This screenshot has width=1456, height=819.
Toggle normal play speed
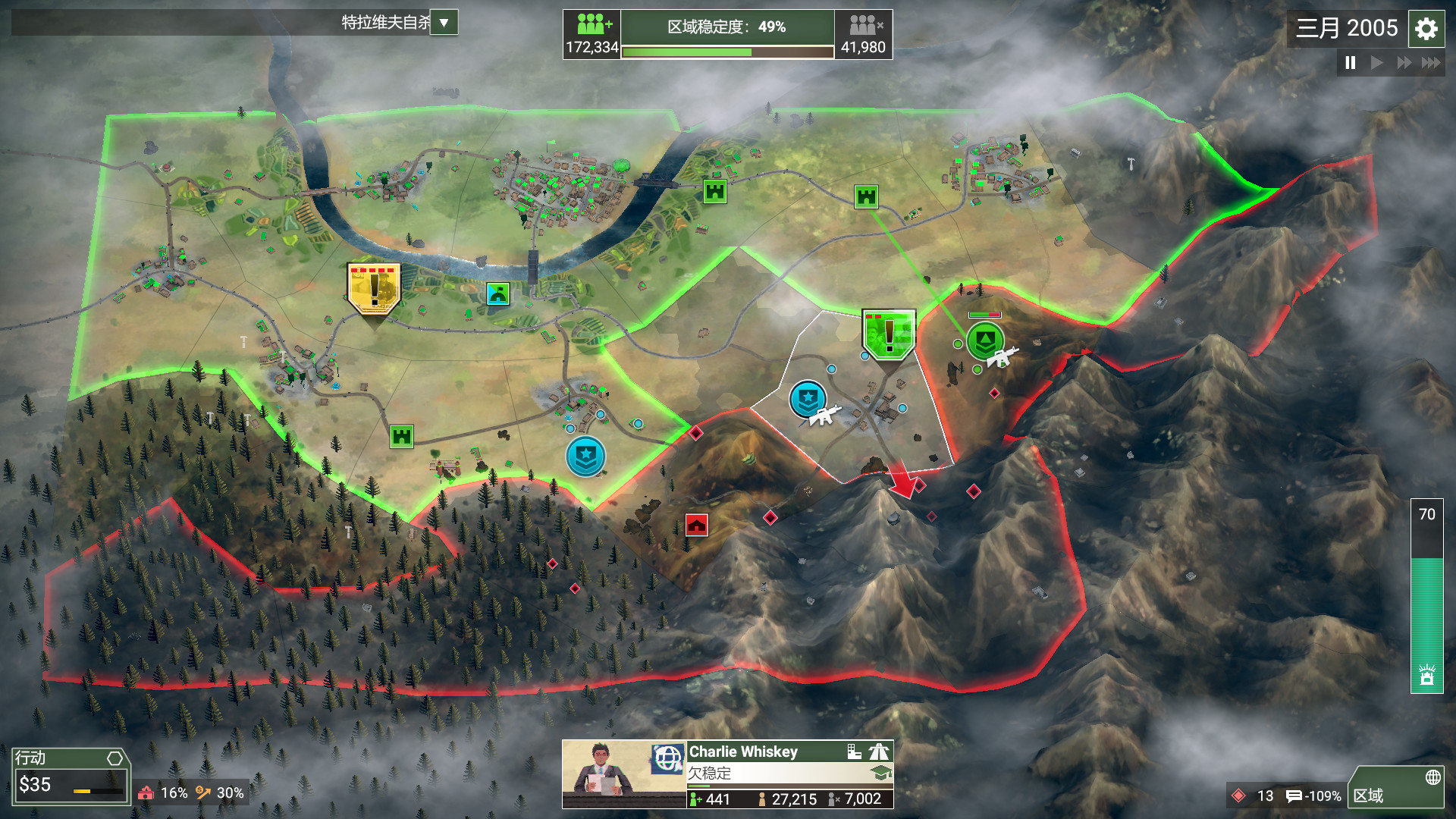1378,64
